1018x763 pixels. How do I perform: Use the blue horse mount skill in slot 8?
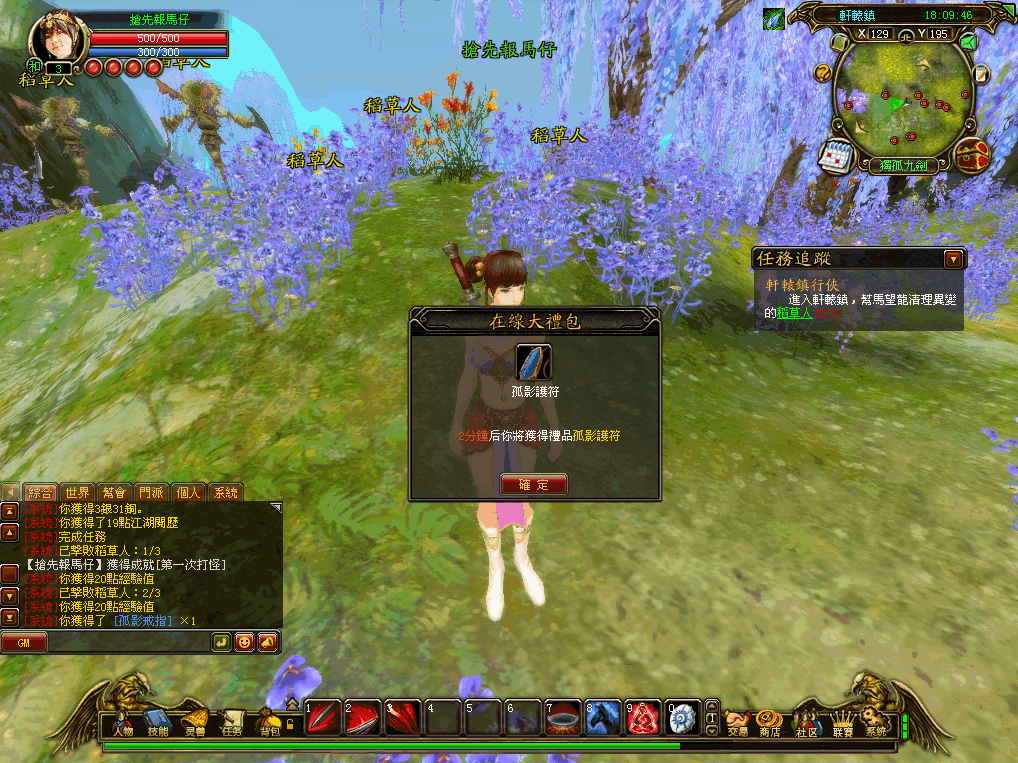pos(601,717)
